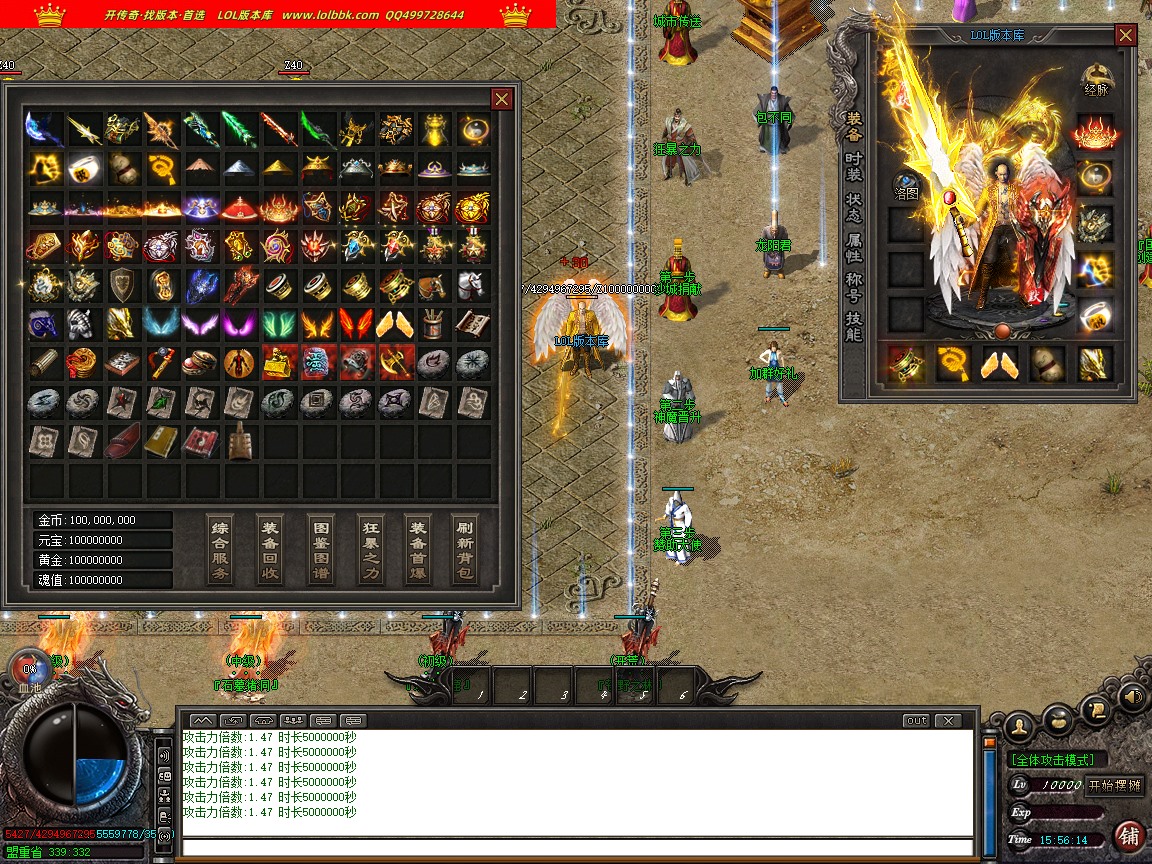The image size is (1152, 864).
Task: Open the 装备首爆 first-drop button
Action: pyautogui.click(x=418, y=549)
